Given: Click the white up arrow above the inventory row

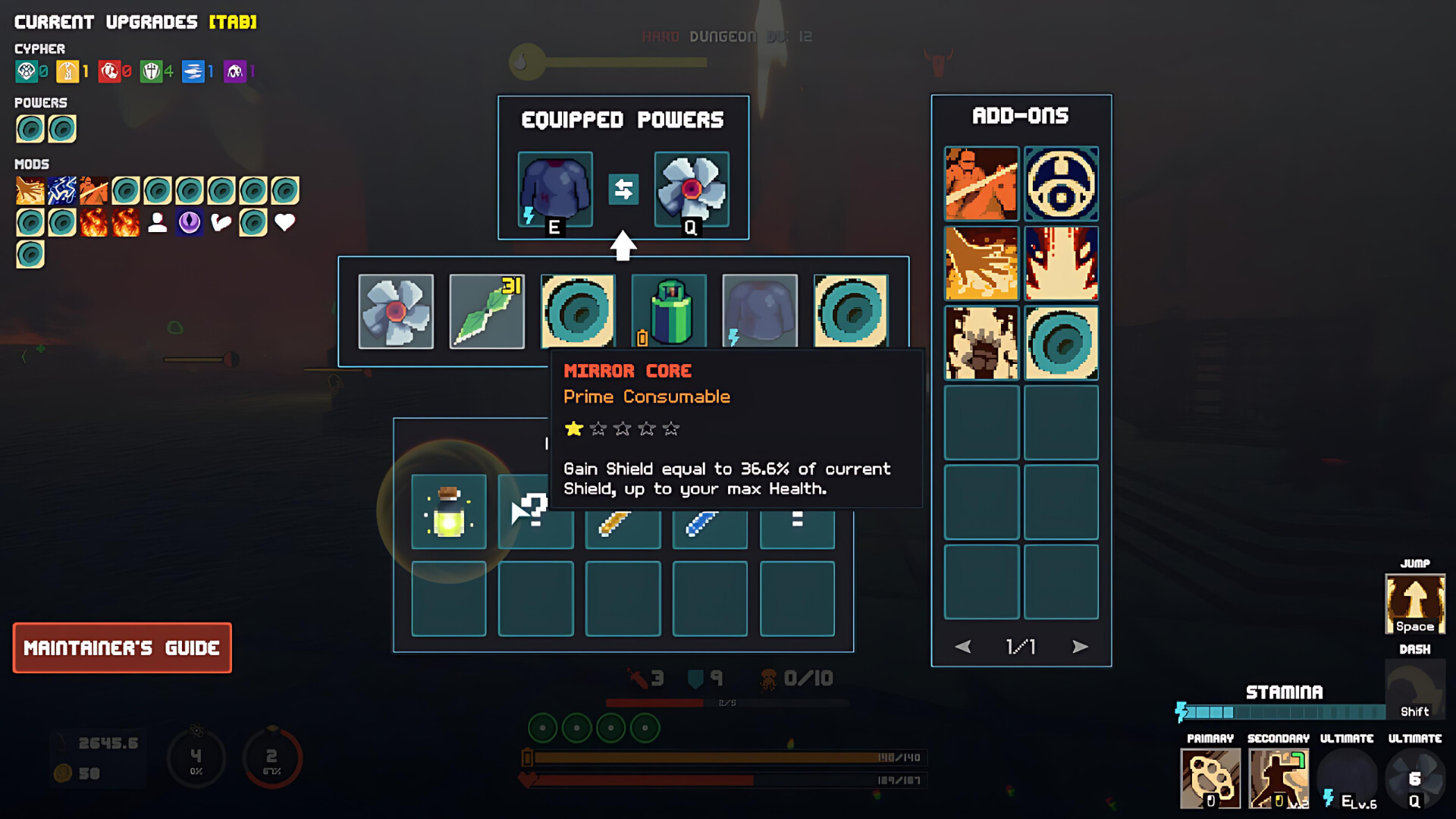Looking at the screenshot, I should tap(623, 244).
